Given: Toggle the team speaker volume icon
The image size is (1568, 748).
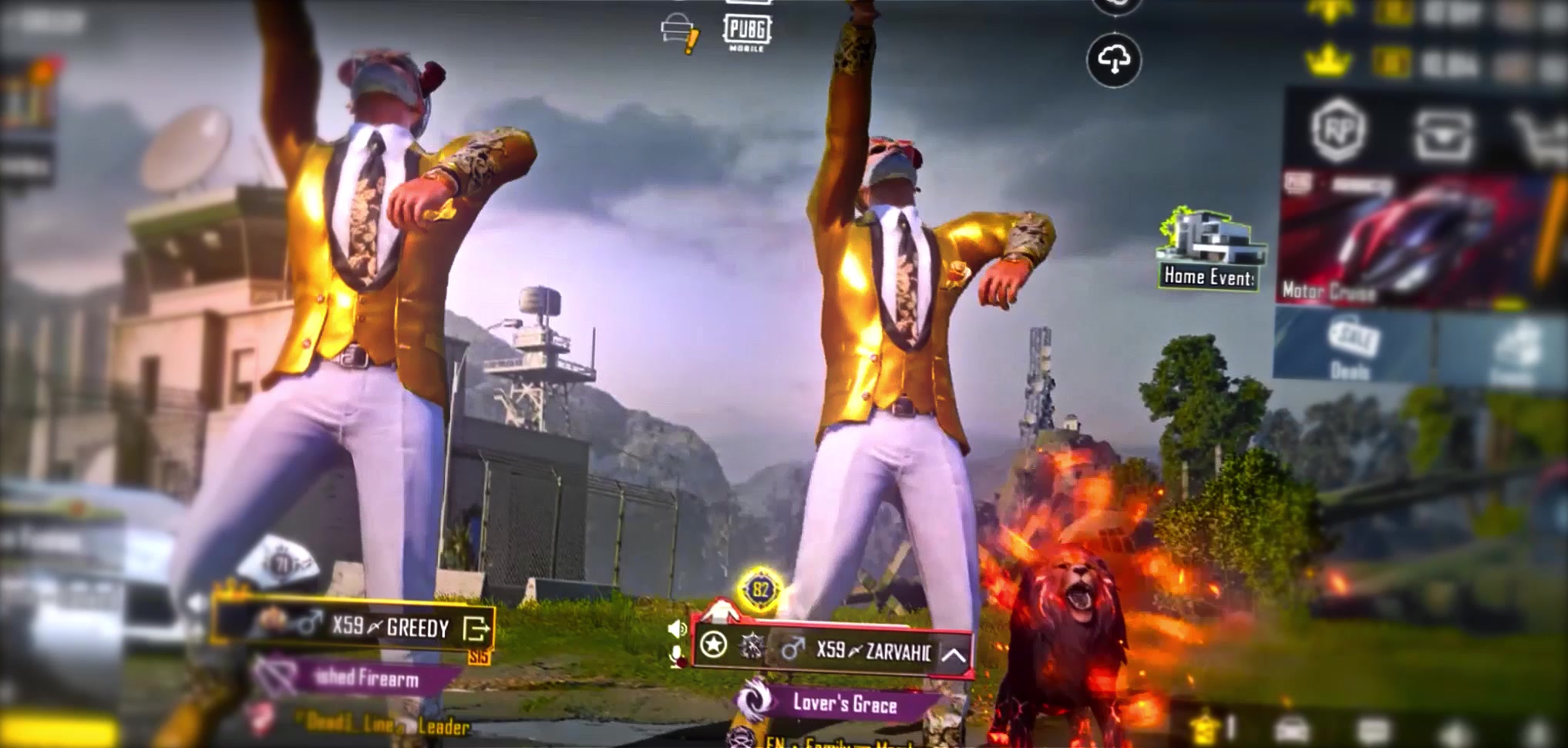Looking at the screenshot, I should [x=676, y=629].
